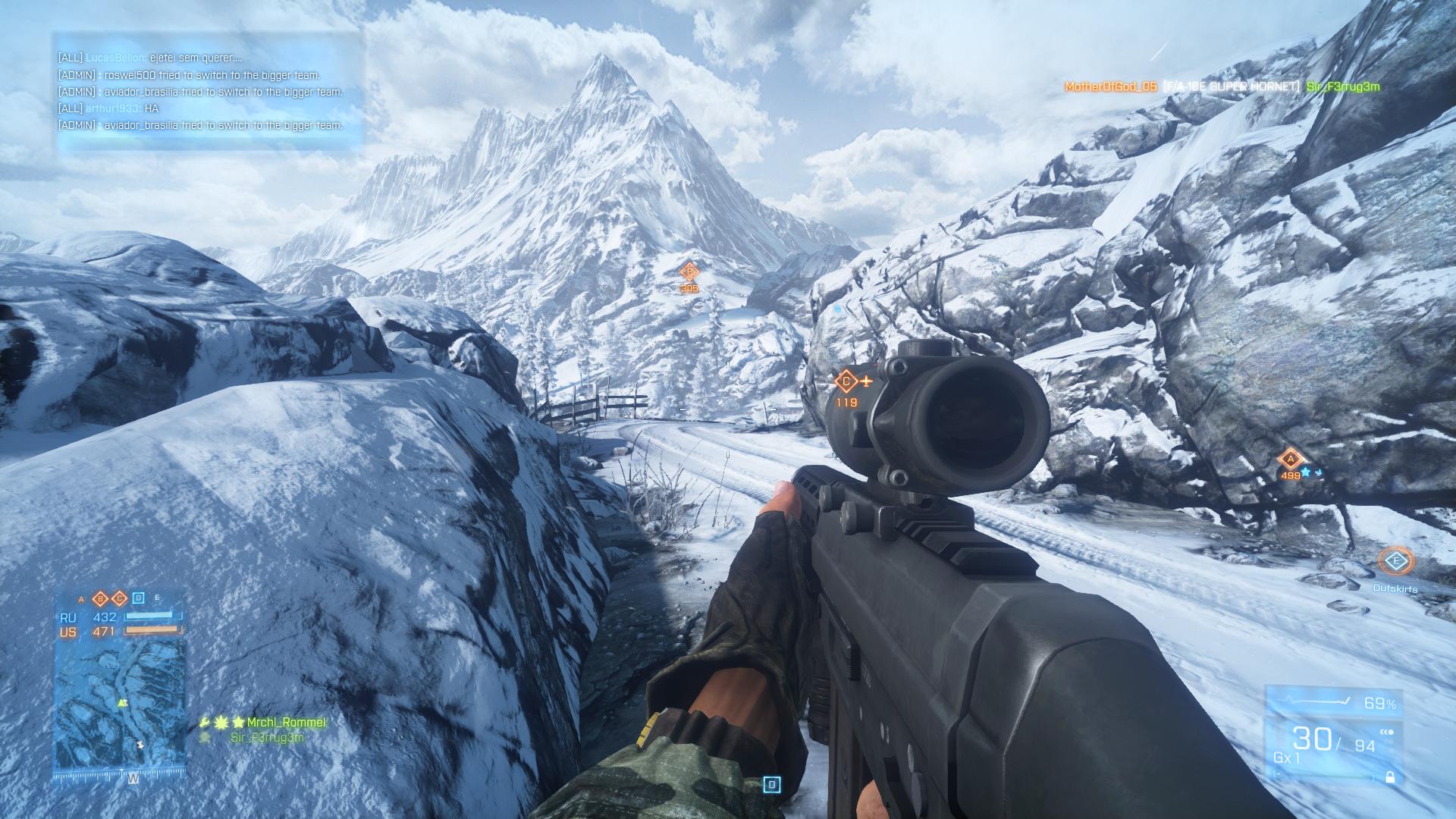The height and width of the screenshot is (819, 1456).
Task: Click the orange C flag status above minimap
Action: click(119, 598)
